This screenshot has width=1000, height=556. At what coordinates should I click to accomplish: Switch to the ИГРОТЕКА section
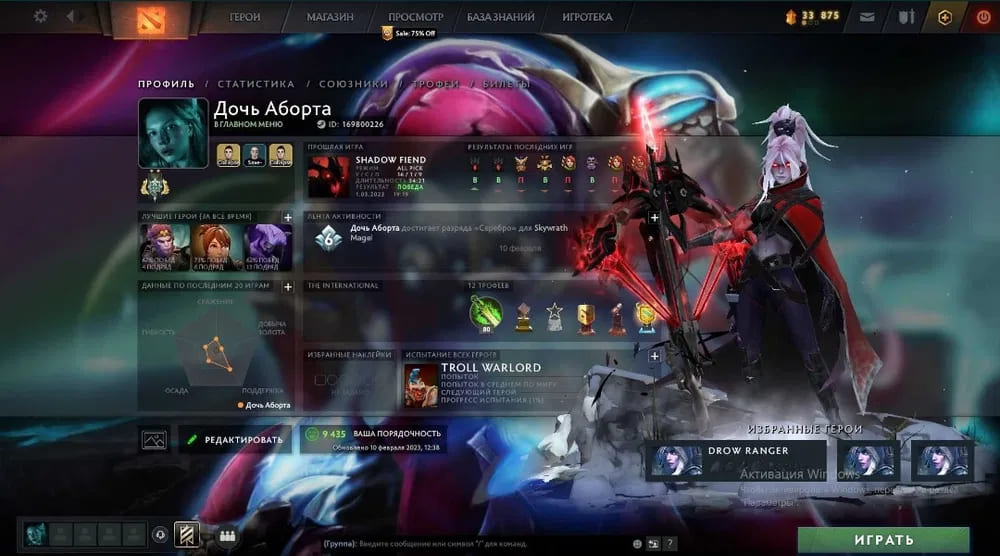[x=588, y=17]
